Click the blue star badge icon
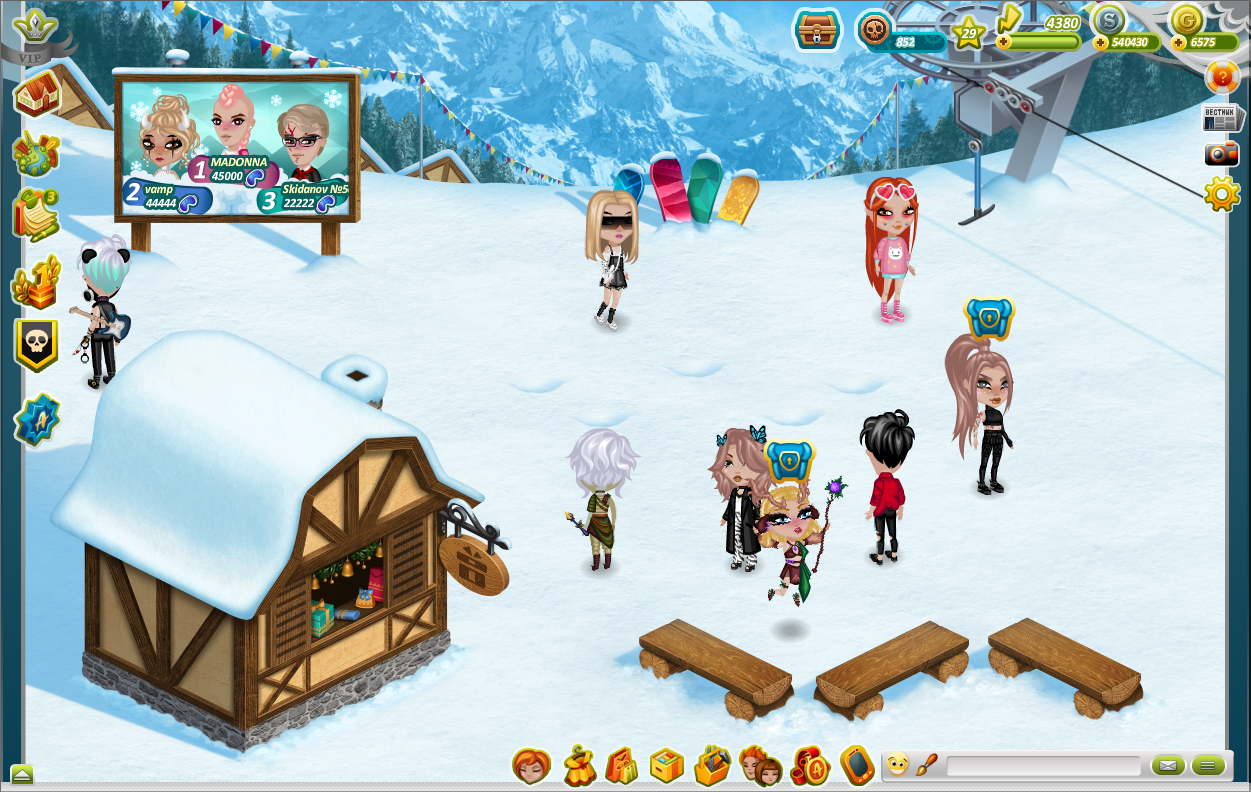 (37, 420)
